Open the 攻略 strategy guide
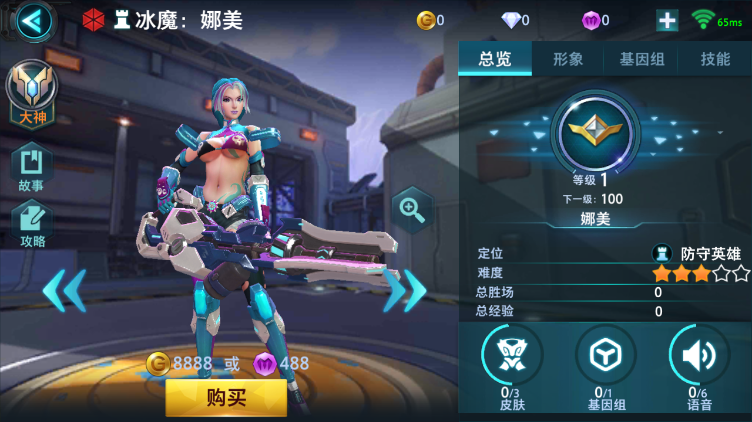The width and height of the screenshot is (752, 422). 32,224
